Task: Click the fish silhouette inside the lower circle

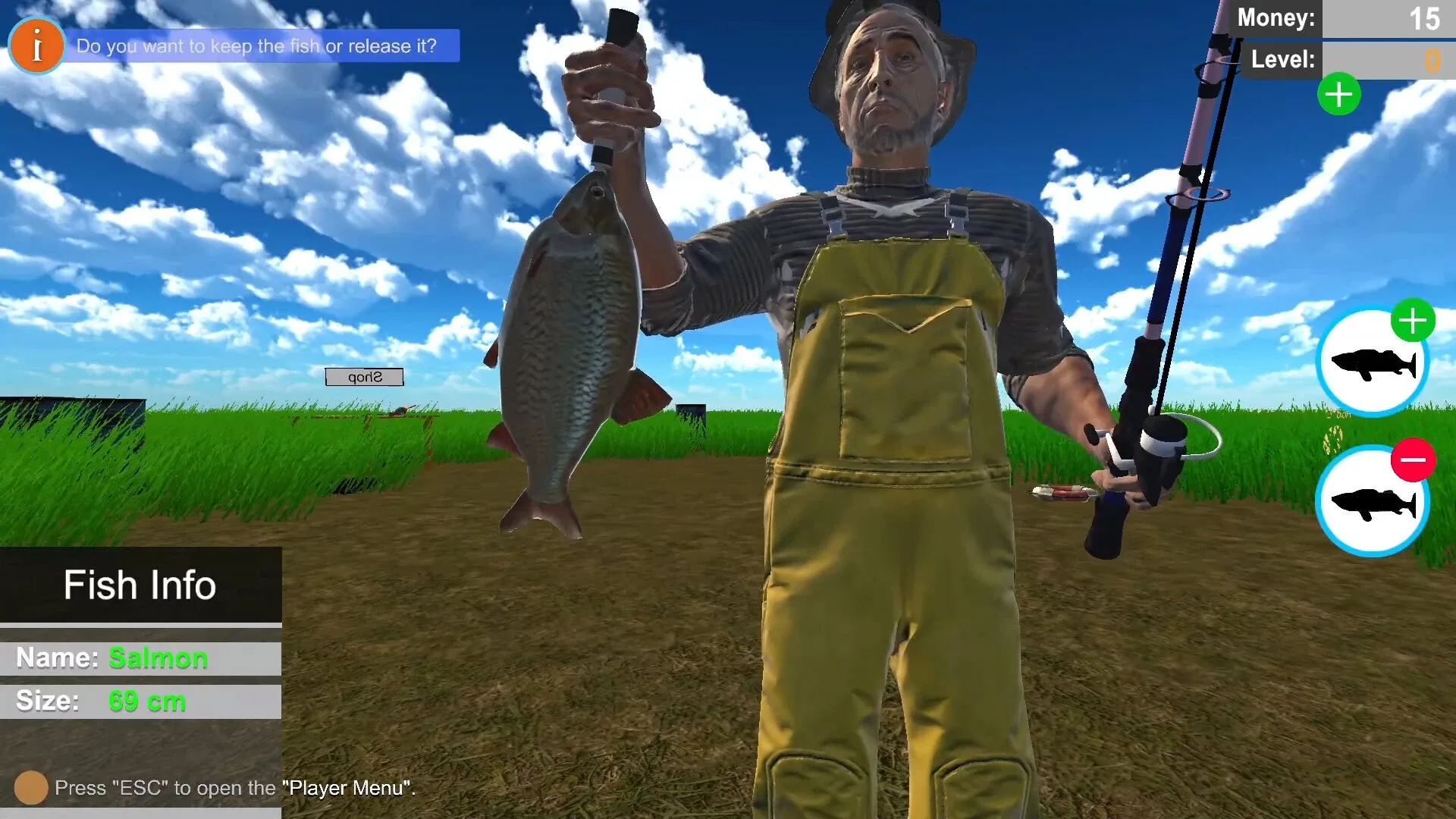Action: pos(1373,500)
